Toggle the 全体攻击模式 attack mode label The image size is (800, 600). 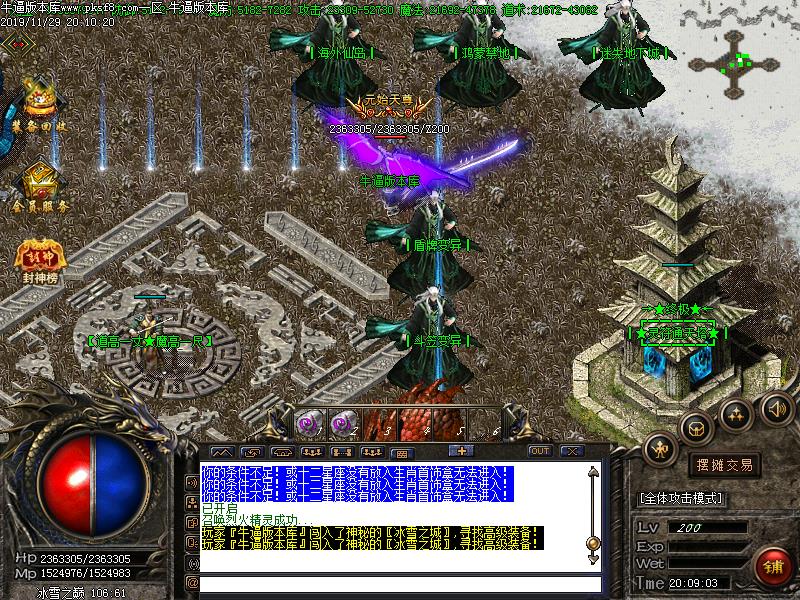point(681,497)
